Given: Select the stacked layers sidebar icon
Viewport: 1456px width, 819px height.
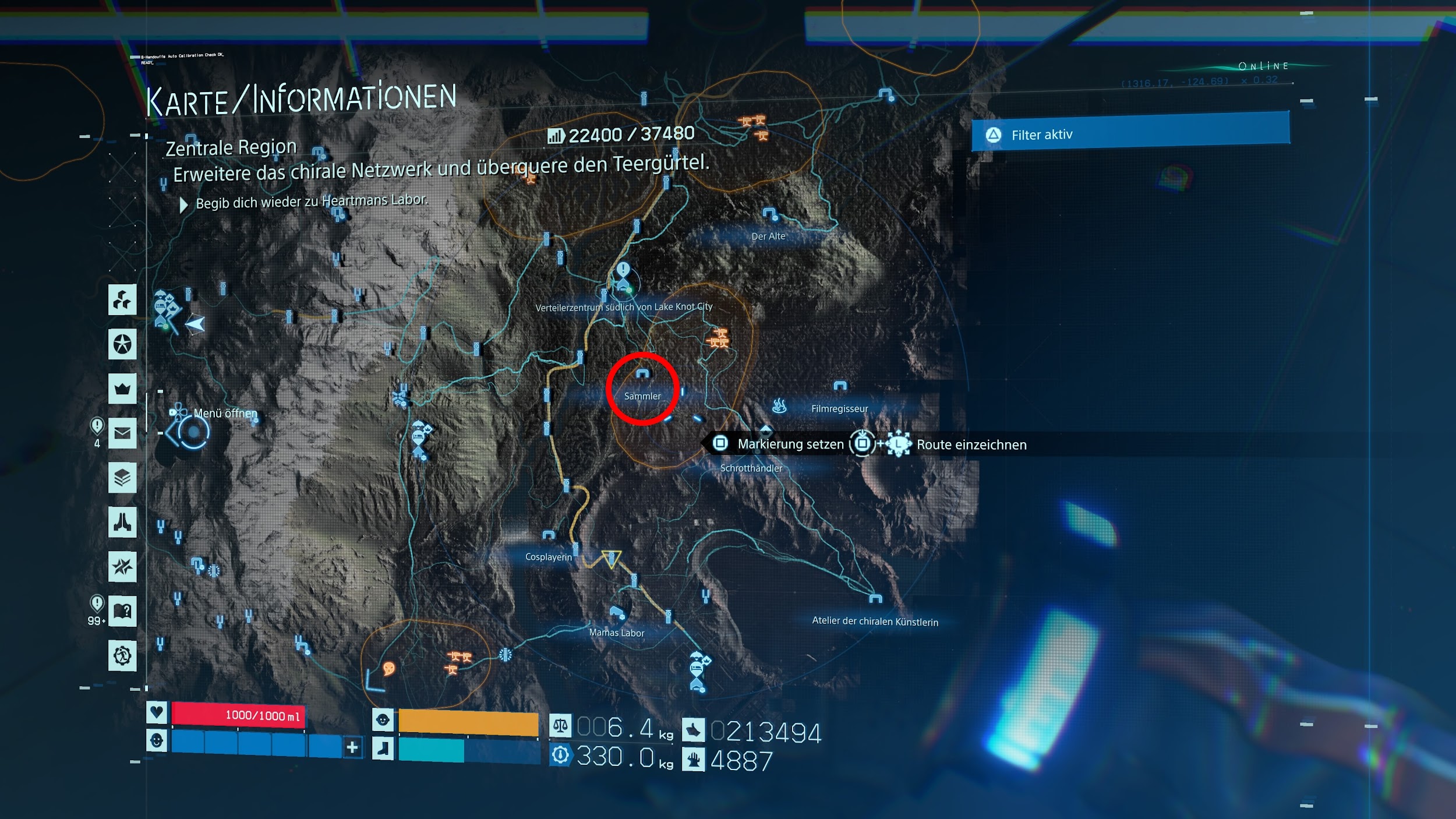Looking at the screenshot, I should click(x=122, y=478).
